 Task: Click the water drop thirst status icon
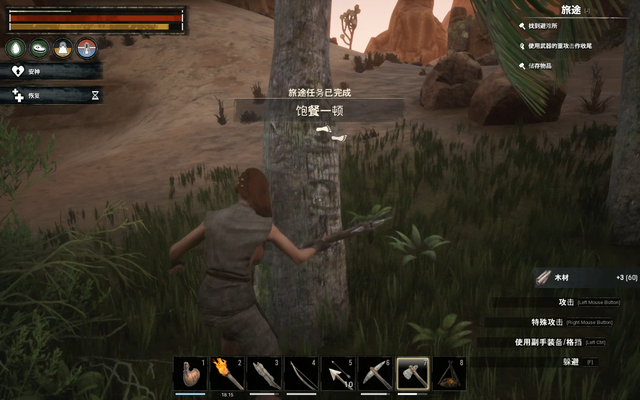(x=17, y=47)
